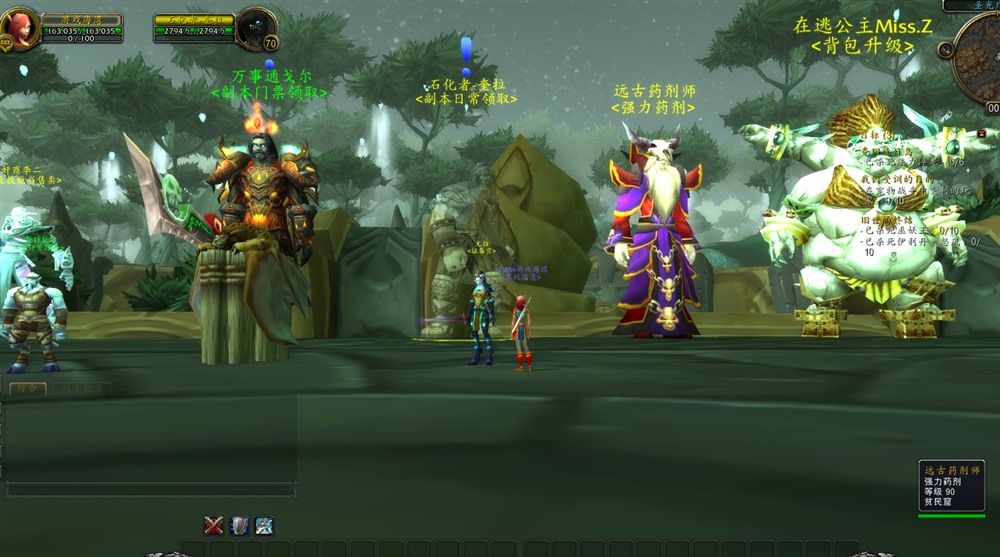Screen dimensions: 1000x557
Task: Click the chat bubble icon on player portrait
Action: pos(6,43)
